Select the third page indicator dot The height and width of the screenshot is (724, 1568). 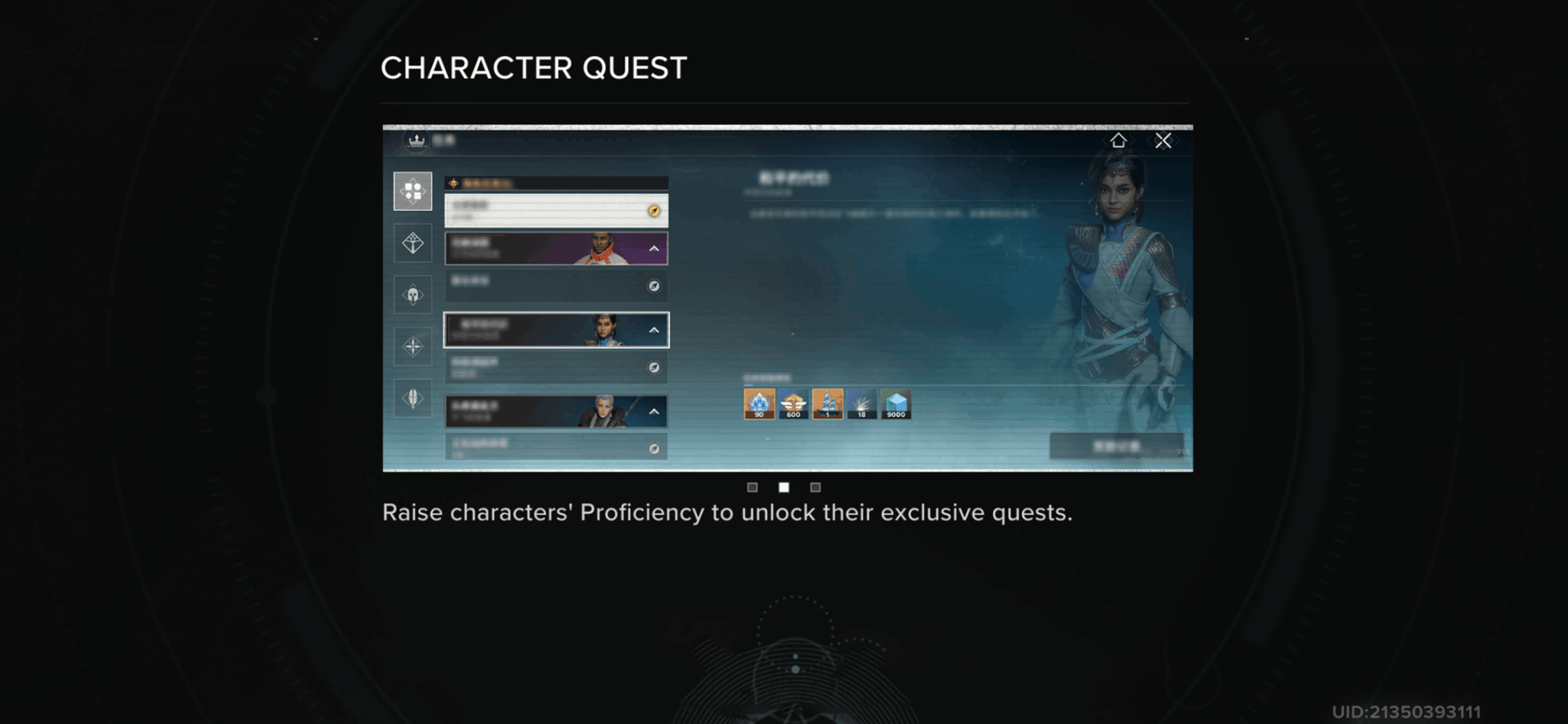pos(815,487)
